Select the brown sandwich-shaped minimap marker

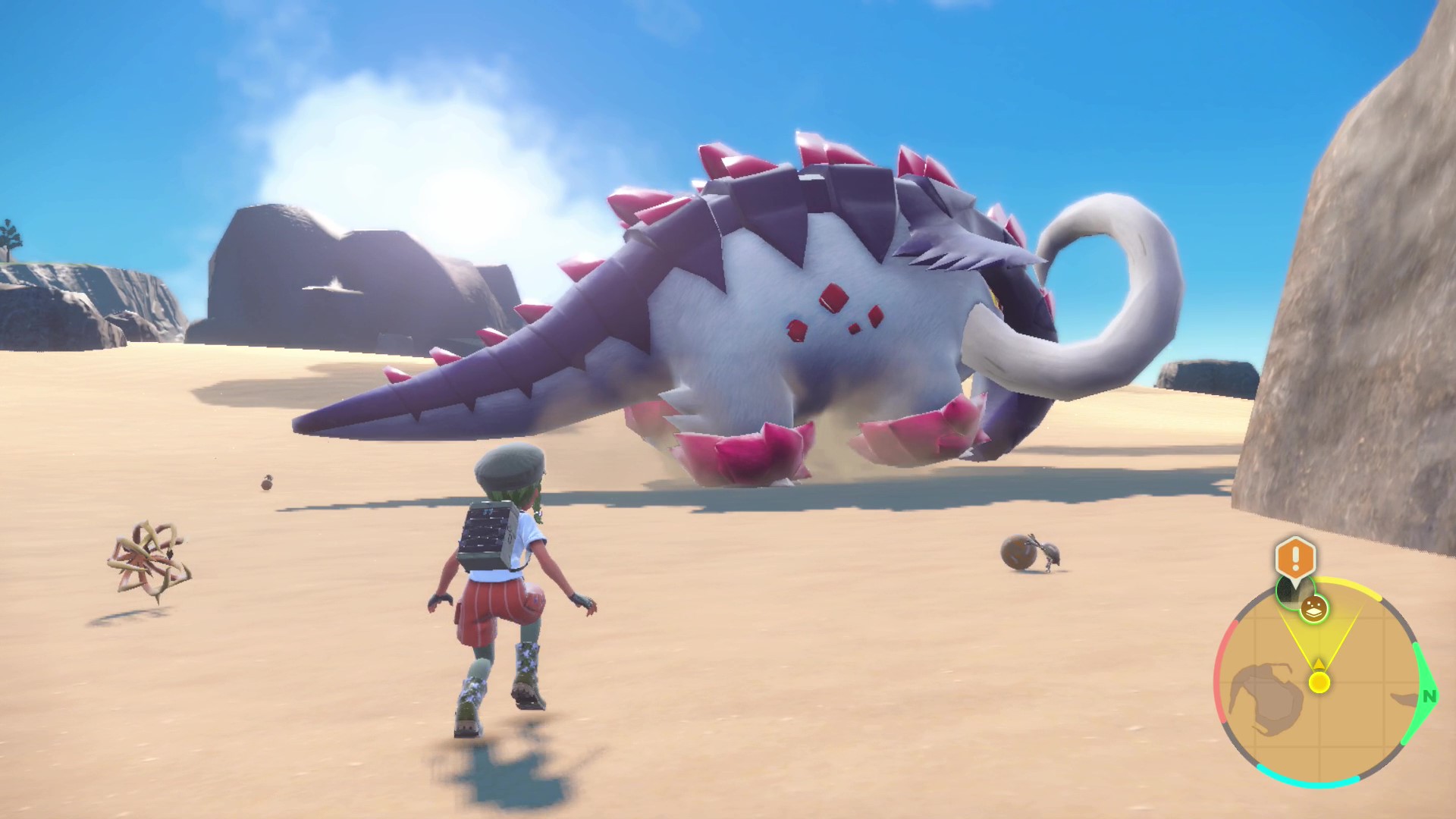pyautogui.click(x=1313, y=607)
